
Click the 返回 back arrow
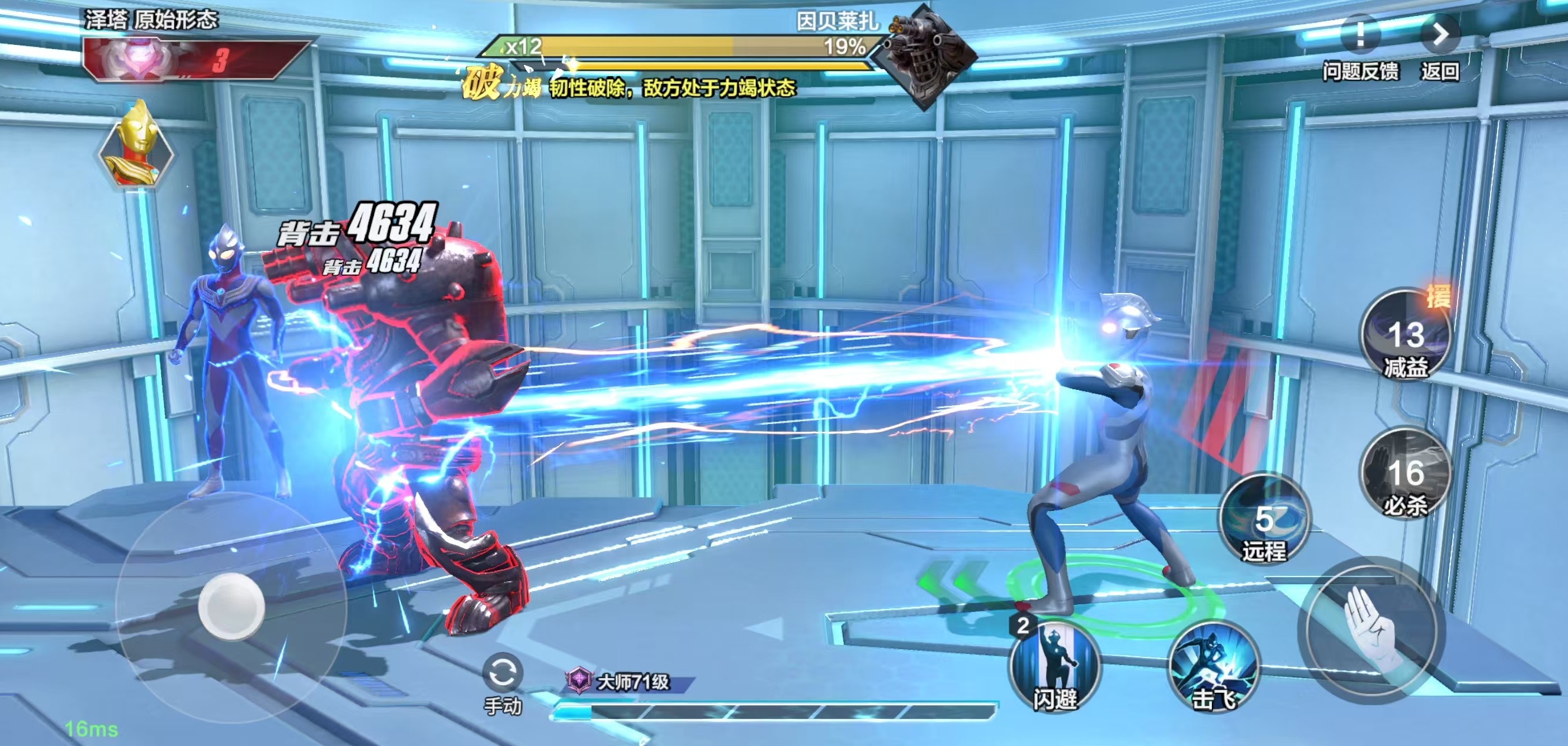pos(1440,37)
